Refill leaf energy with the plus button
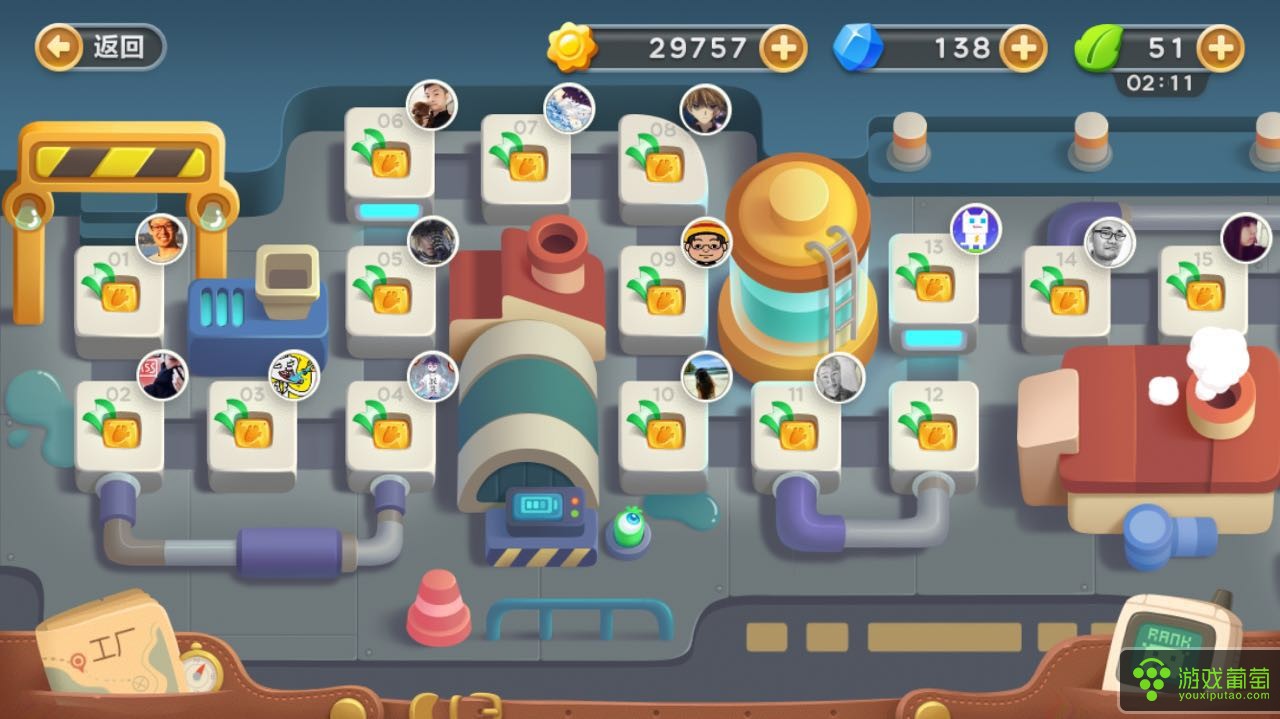Image resolution: width=1280 pixels, height=719 pixels. click(1221, 47)
